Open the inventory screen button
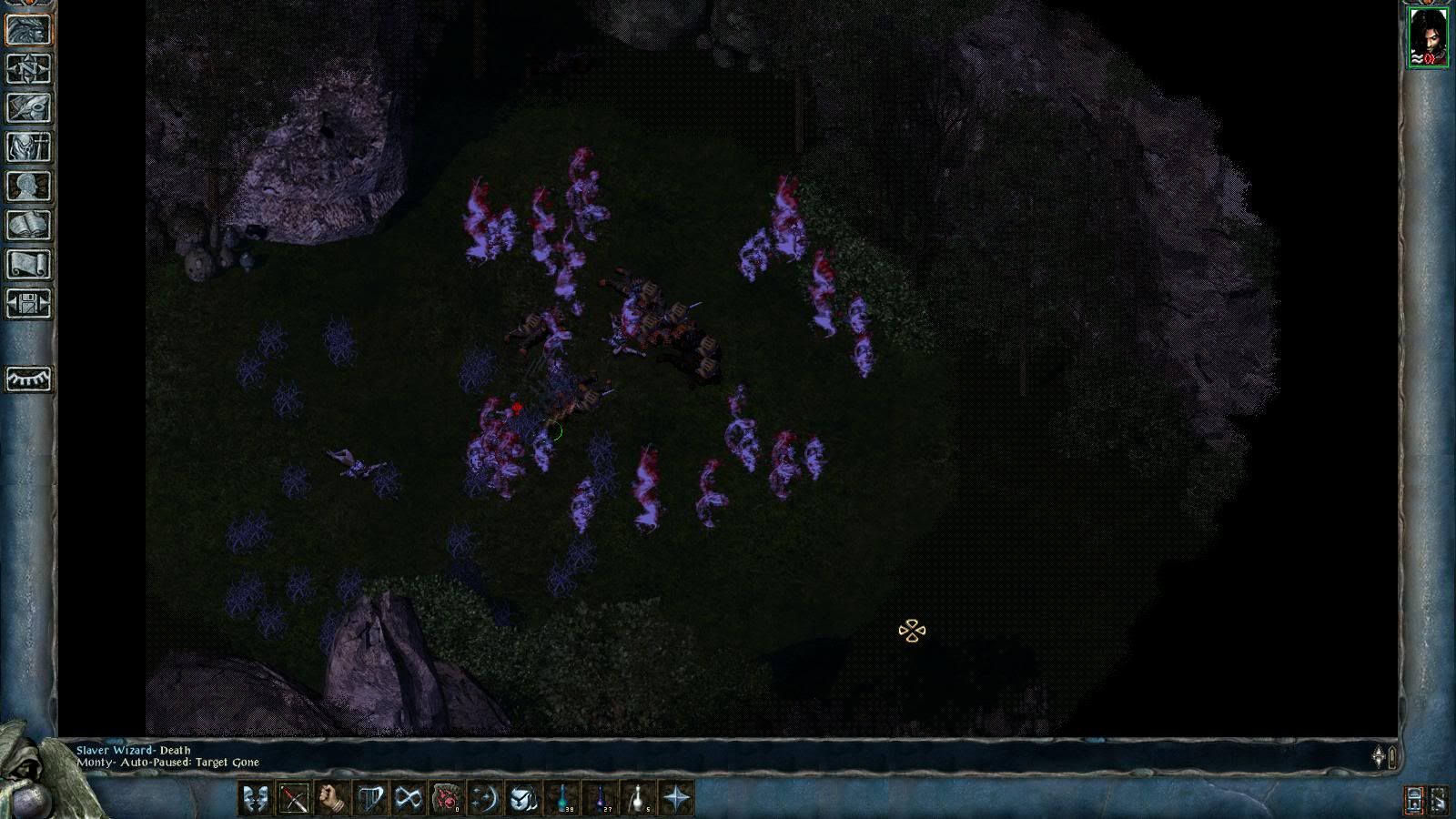The width and height of the screenshot is (1456, 819). 29,147
